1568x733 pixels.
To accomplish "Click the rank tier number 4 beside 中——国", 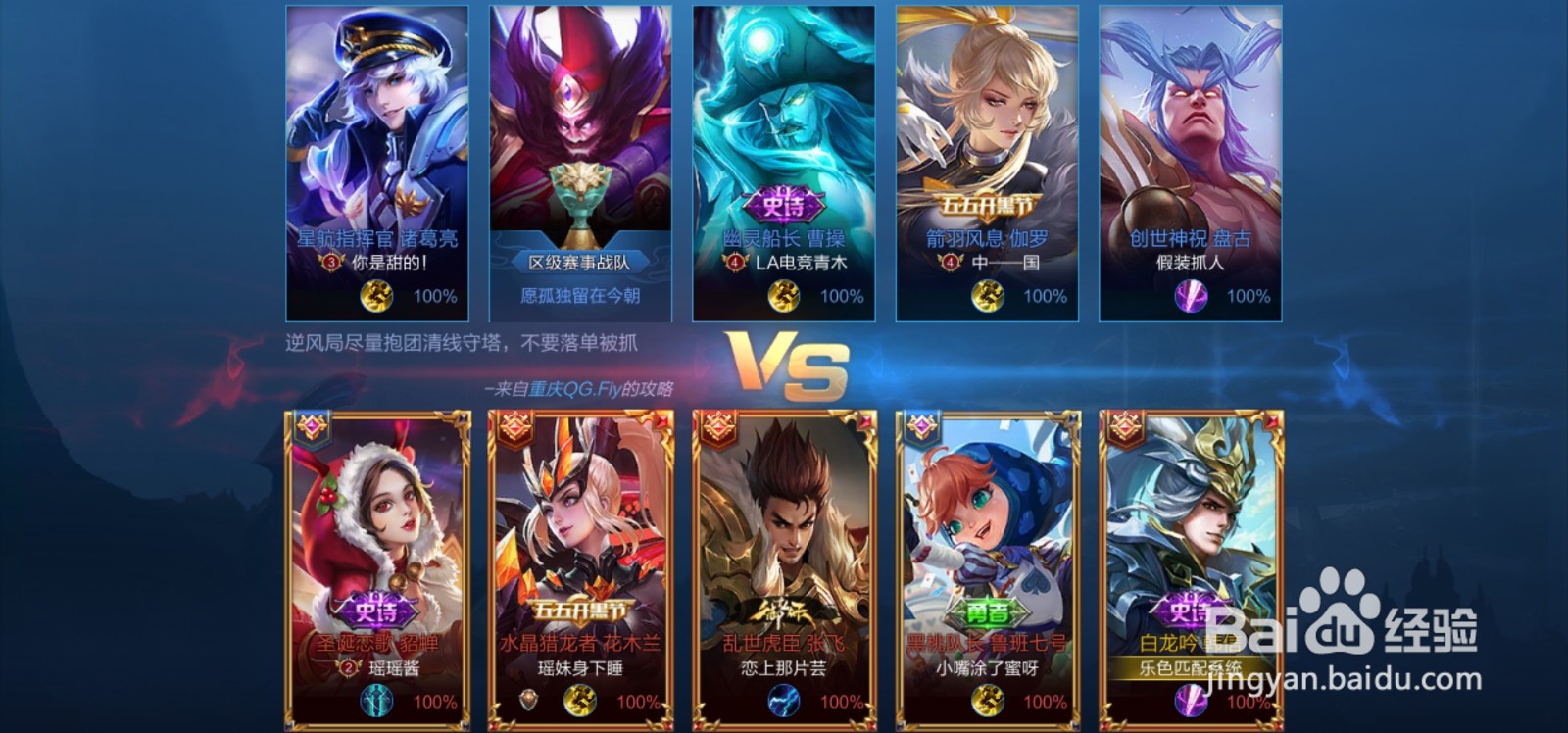I will coord(948,263).
